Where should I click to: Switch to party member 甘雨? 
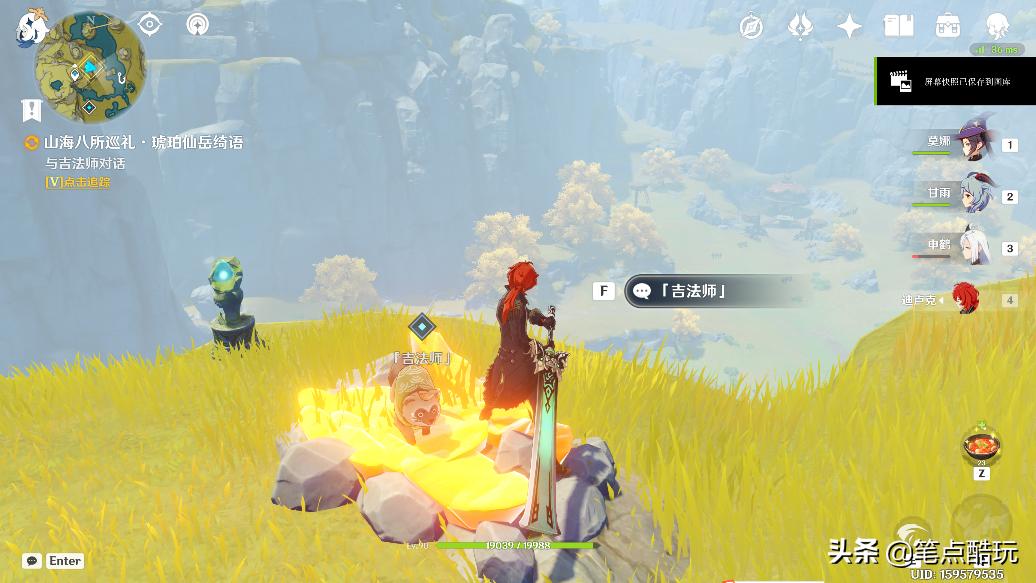[970, 196]
